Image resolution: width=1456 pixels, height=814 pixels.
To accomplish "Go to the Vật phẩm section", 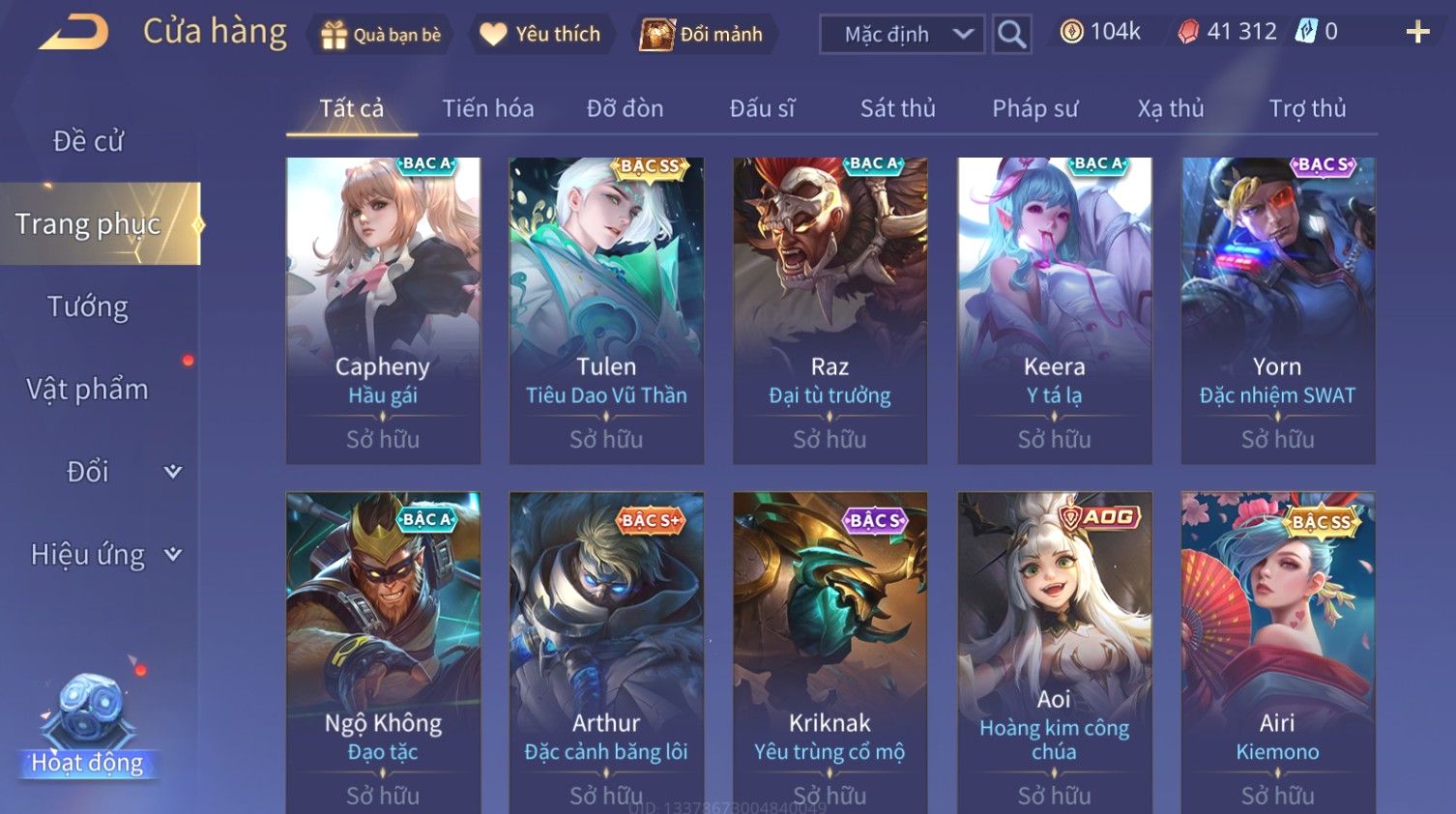I will click(88, 390).
